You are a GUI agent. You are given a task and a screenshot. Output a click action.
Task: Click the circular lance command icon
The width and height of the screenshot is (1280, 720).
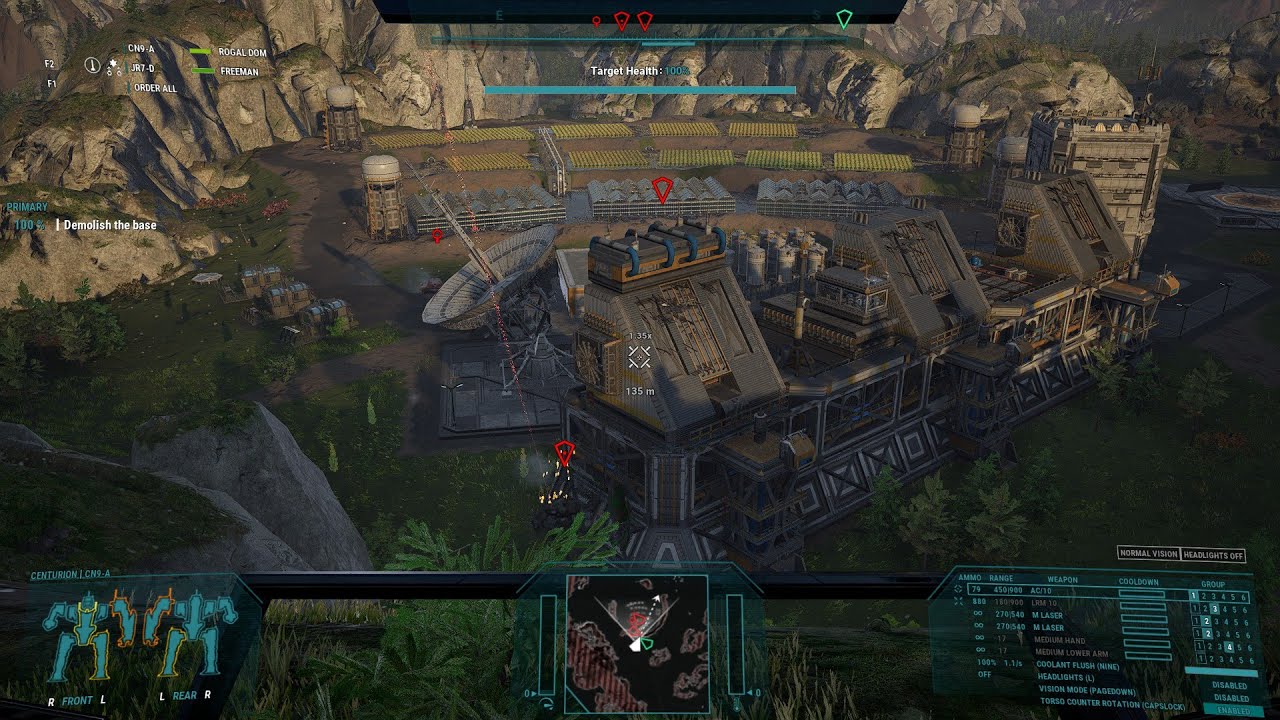pyautogui.click(x=93, y=66)
